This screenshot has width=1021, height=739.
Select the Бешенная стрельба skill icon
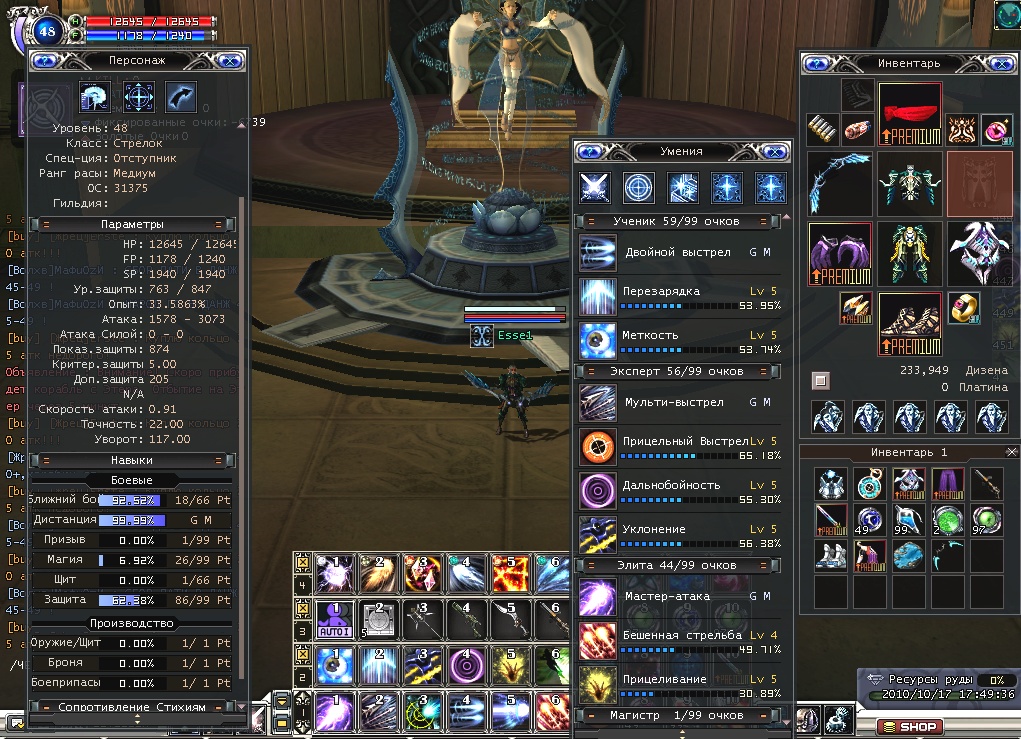click(x=598, y=641)
